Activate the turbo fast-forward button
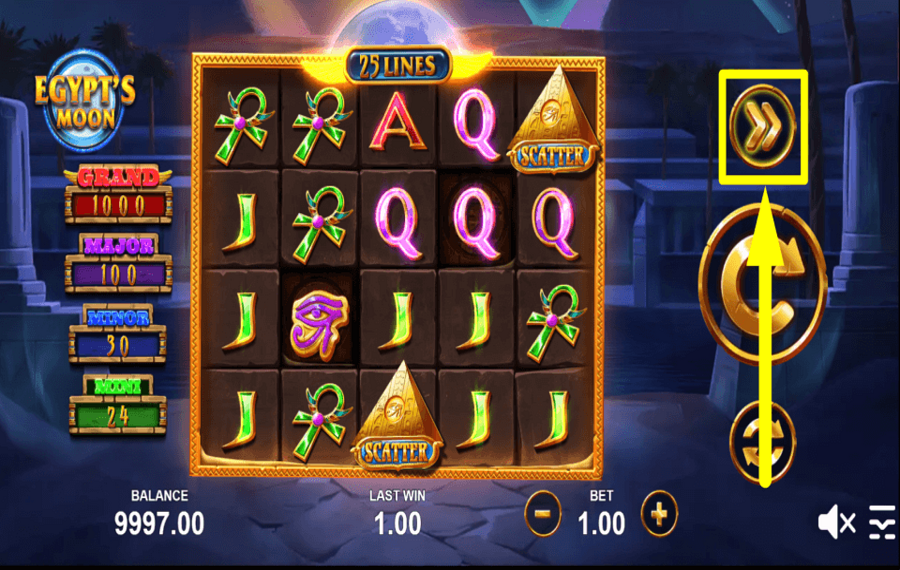The image size is (900, 570). pyautogui.click(x=761, y=125)
